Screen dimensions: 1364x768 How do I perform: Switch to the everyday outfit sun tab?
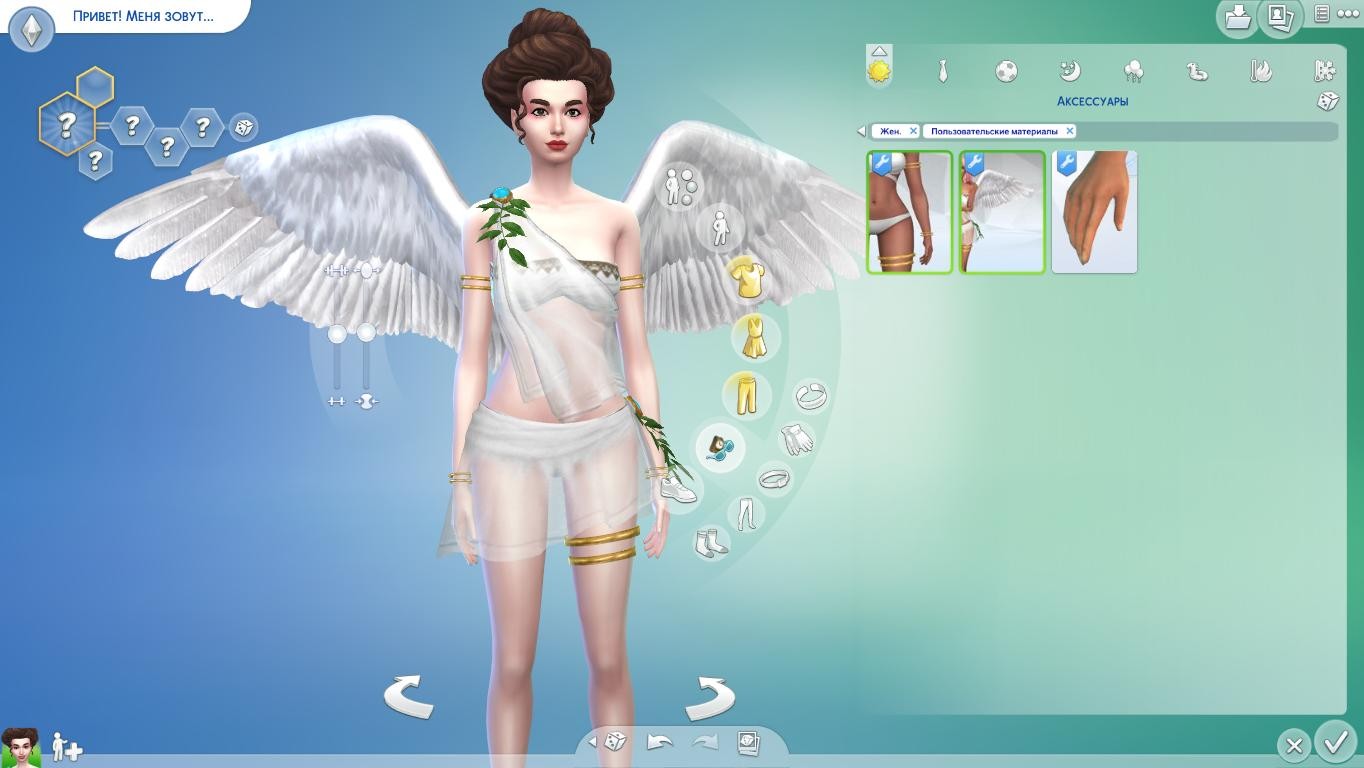[x=879, y=71]
